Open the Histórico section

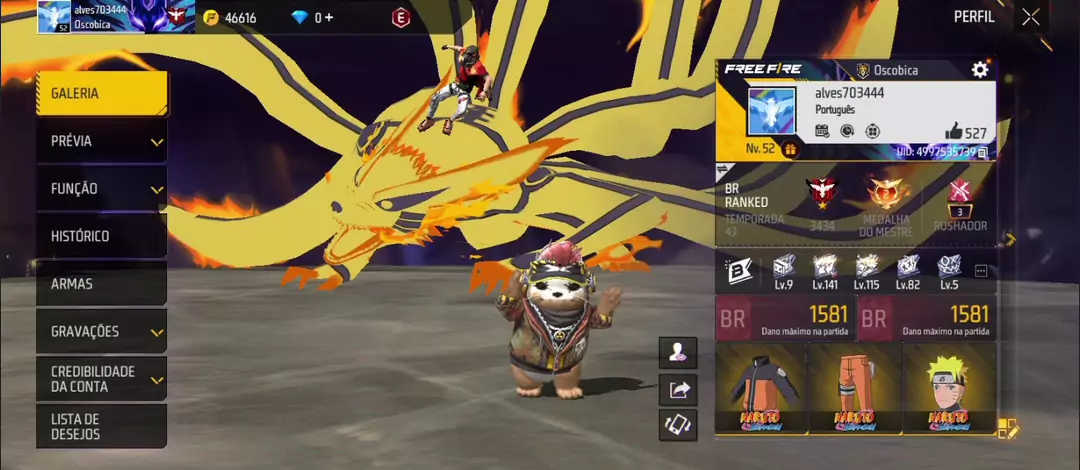coord(101,237)
